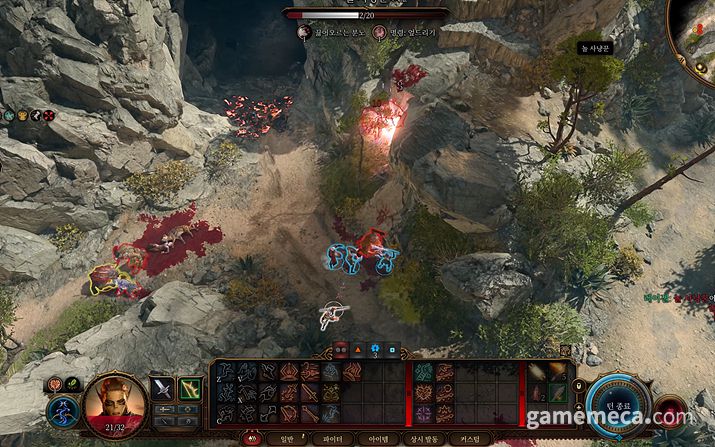Select the orange triangle bonus action filter

click(x=358, y=349)
